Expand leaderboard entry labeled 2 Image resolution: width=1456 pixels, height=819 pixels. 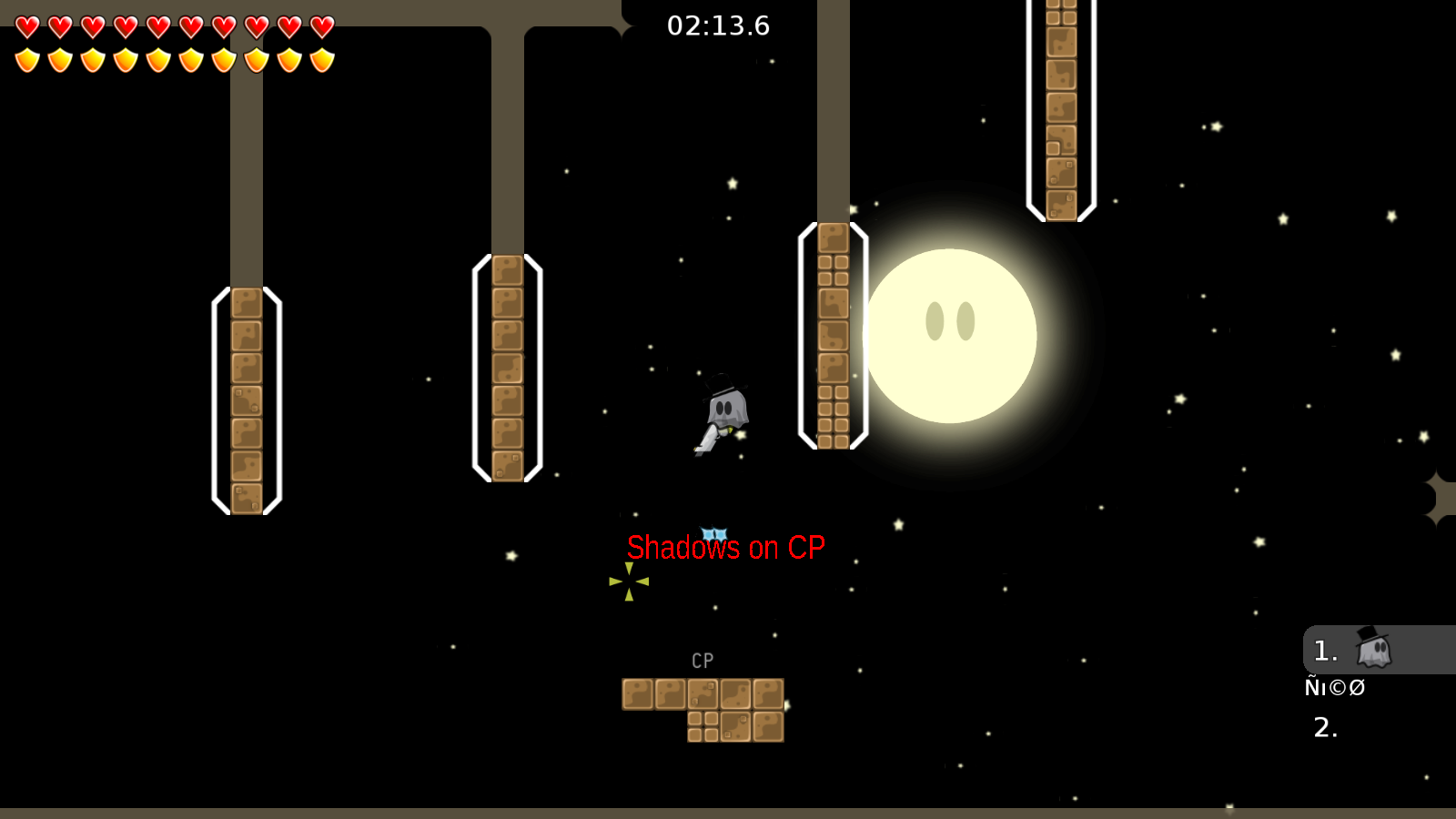pyautogui.click(x=1324, y=726)
